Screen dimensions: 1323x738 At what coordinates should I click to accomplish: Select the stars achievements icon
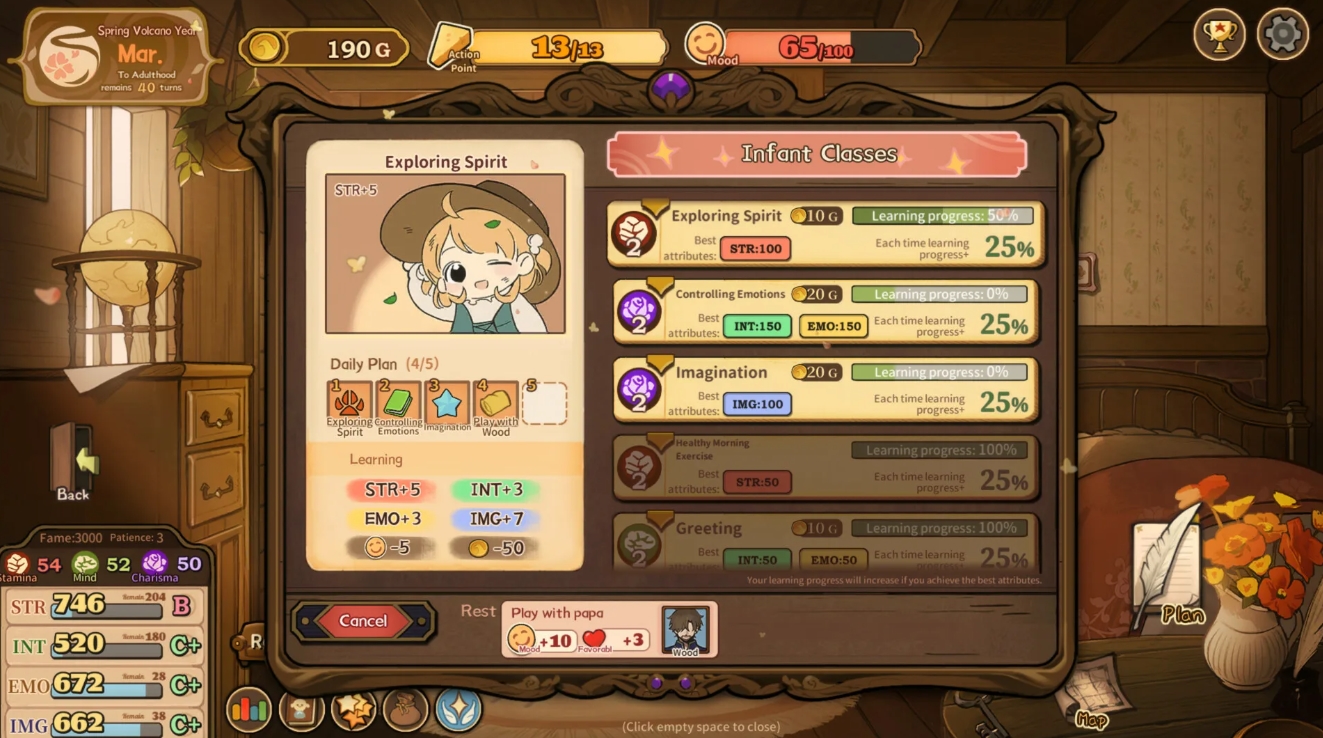click(x=353, y=710)
